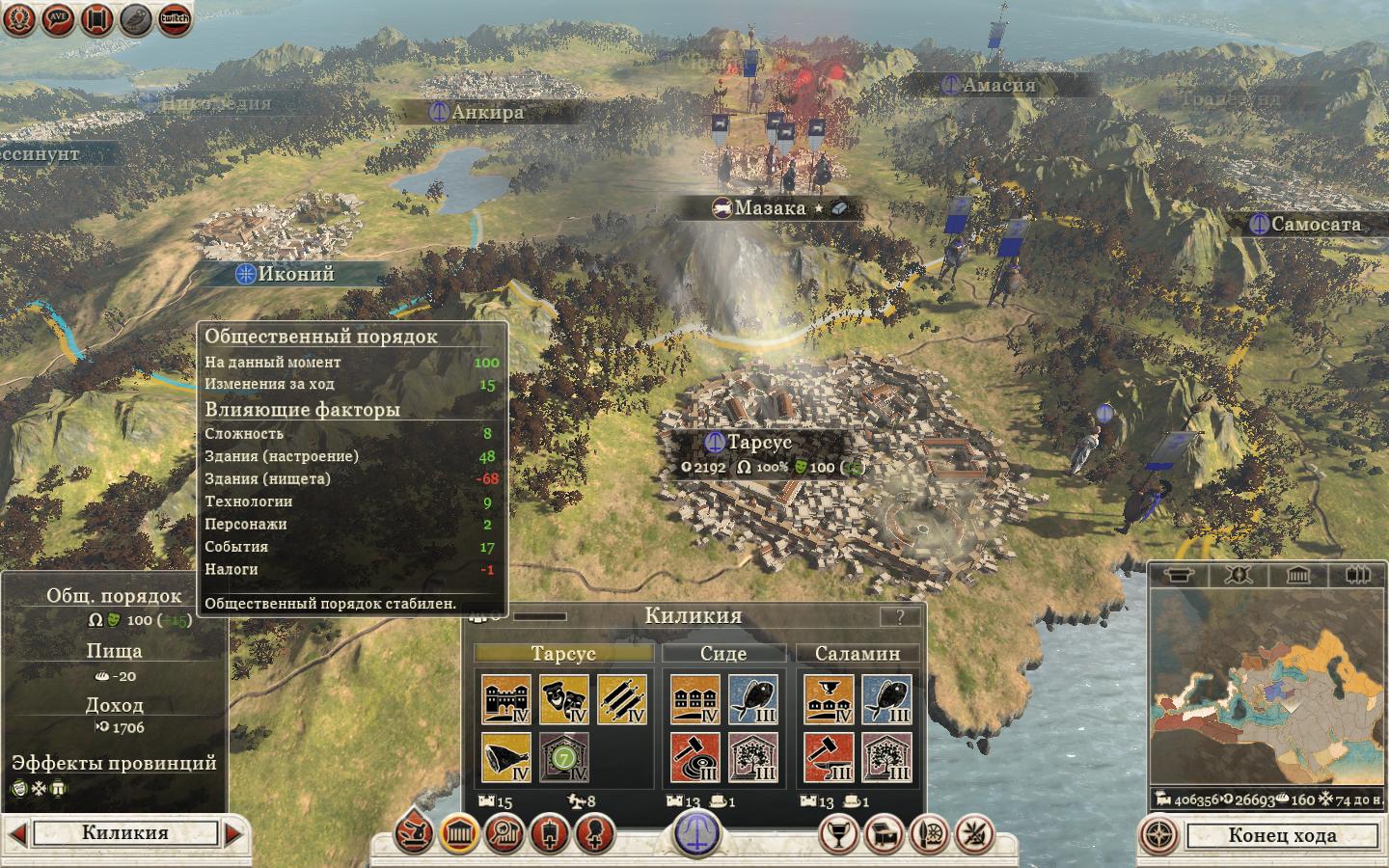Open the province help question mark

coord(900,617)
